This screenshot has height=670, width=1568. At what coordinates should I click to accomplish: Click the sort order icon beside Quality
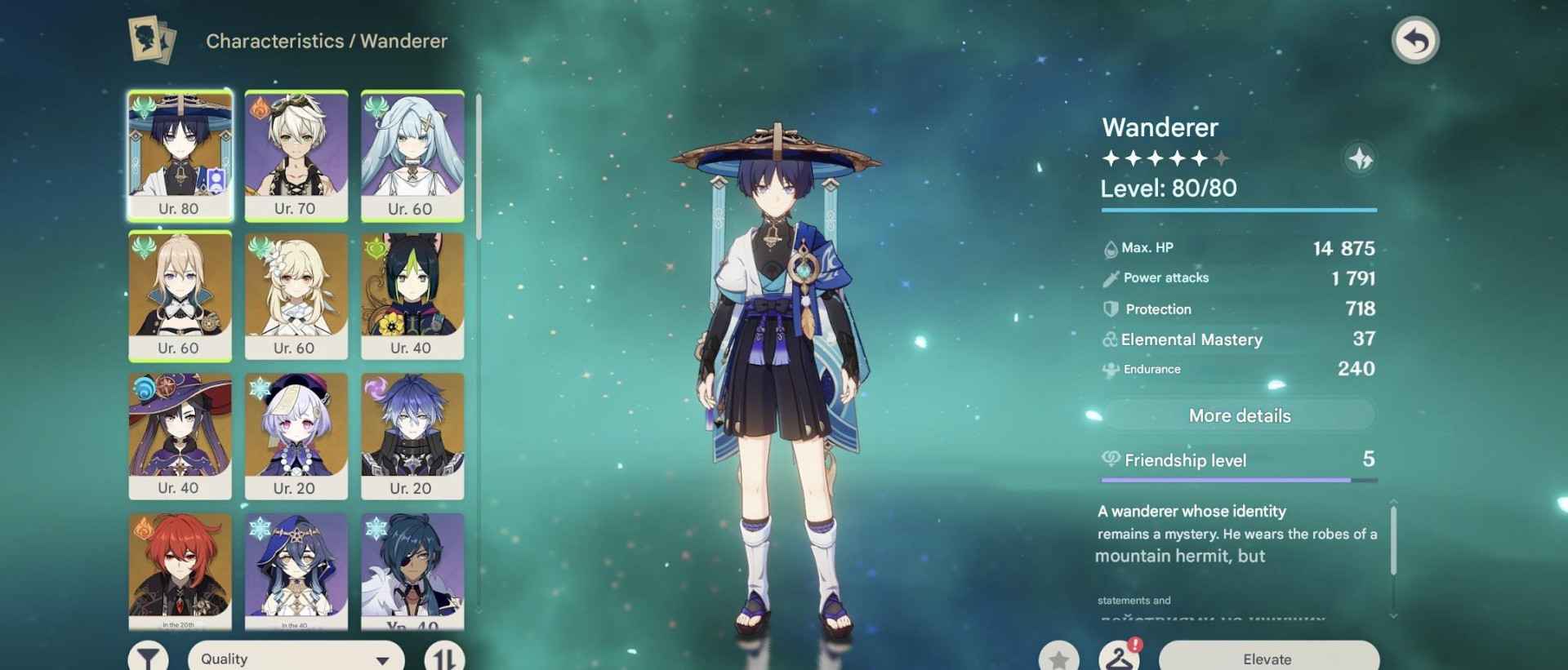[x=442, y=657]
